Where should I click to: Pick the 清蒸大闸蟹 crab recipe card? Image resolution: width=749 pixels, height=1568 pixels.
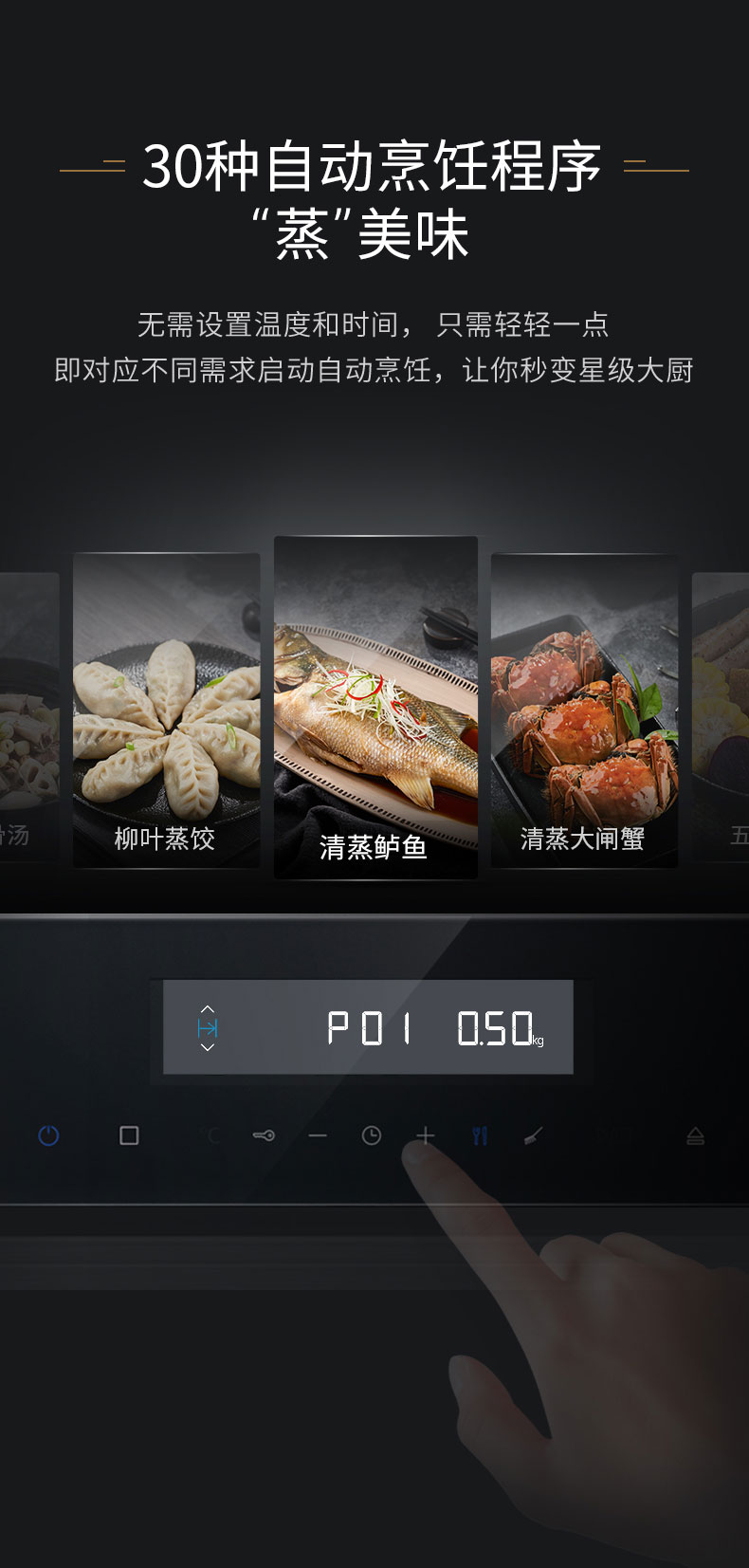pos(584,710)
